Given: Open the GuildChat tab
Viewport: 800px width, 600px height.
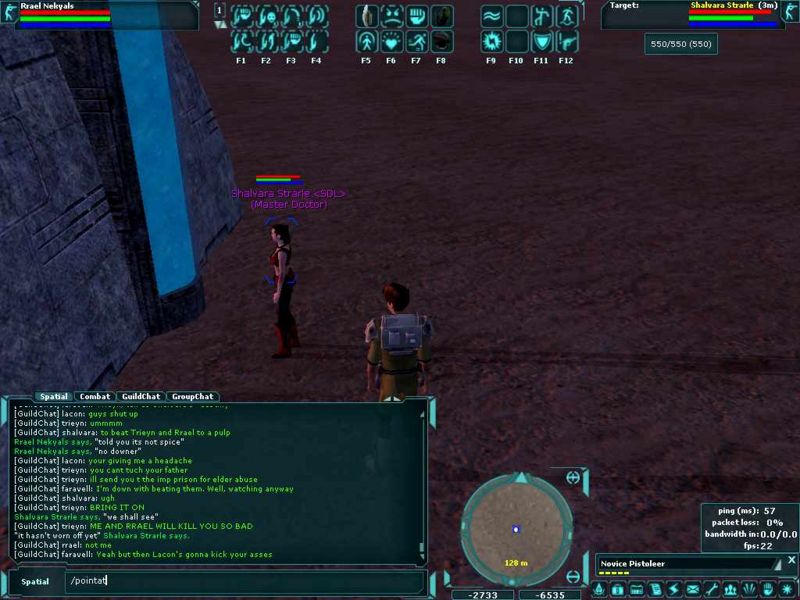Looking at the screenshot, I should (x=140, y=397).
